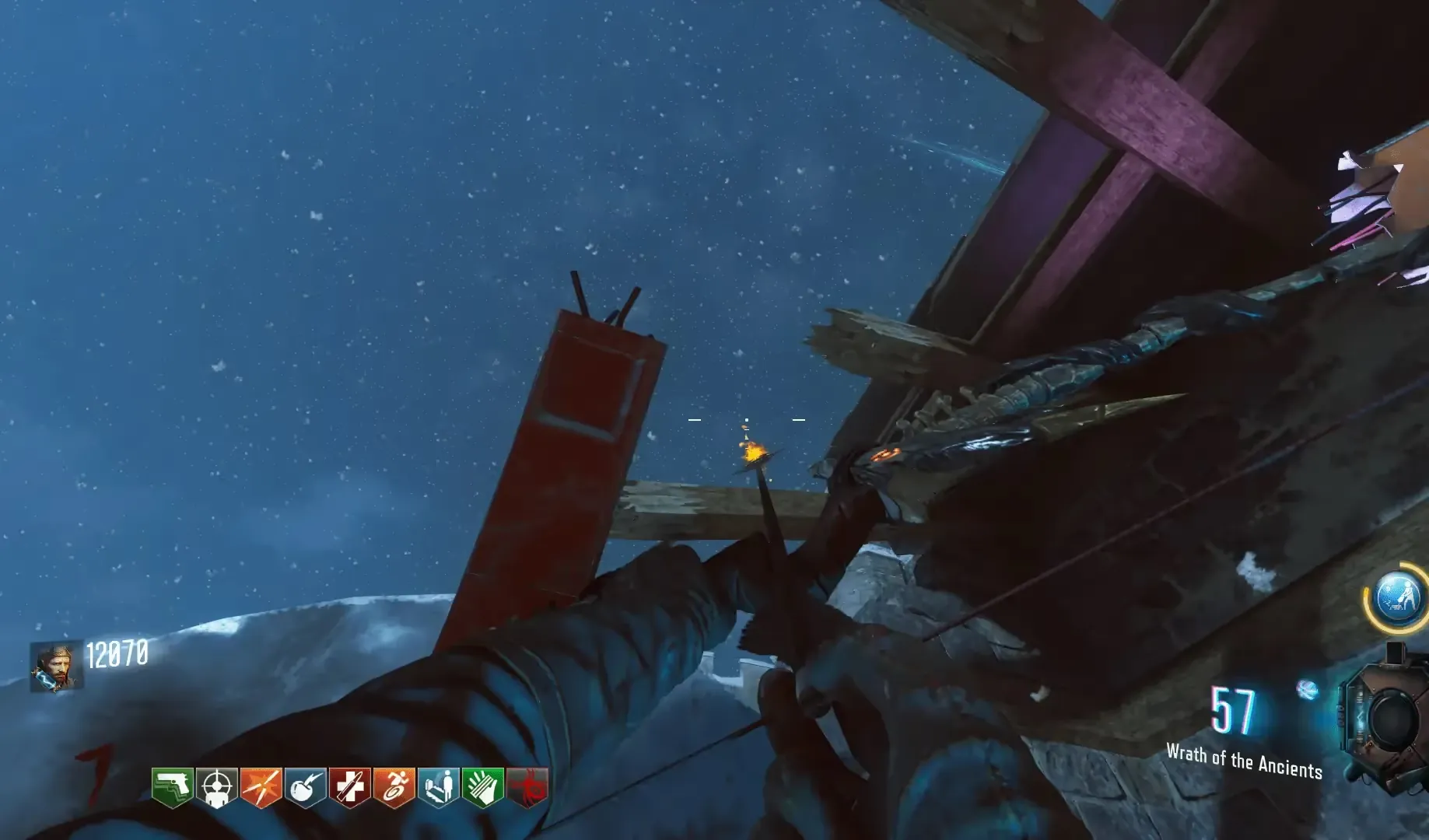Click the Widow's Wine spider perk
Viewport: 1429px width, 840px height.
pyautogui.click(x=527, y=787)
